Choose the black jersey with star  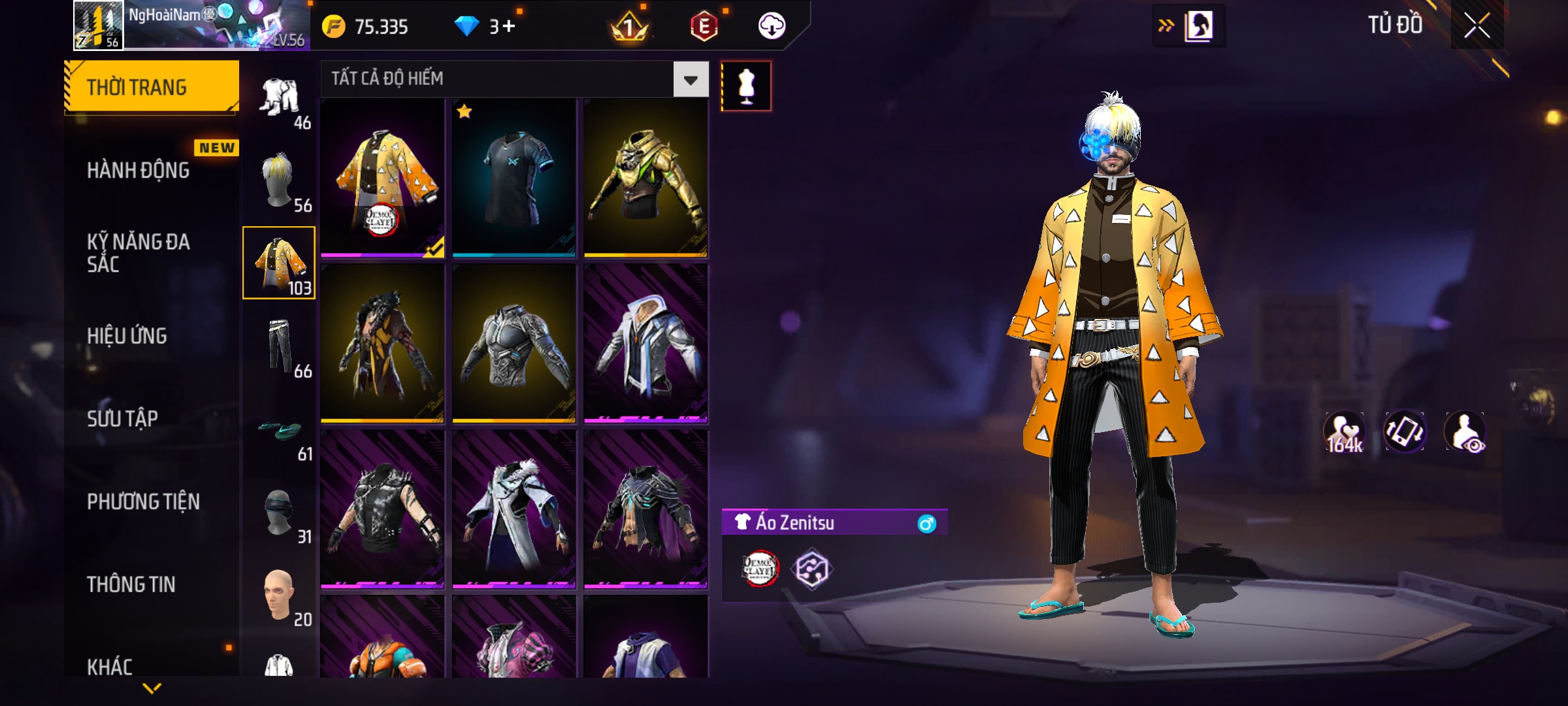pyautogui.click(x=514, y=178)
